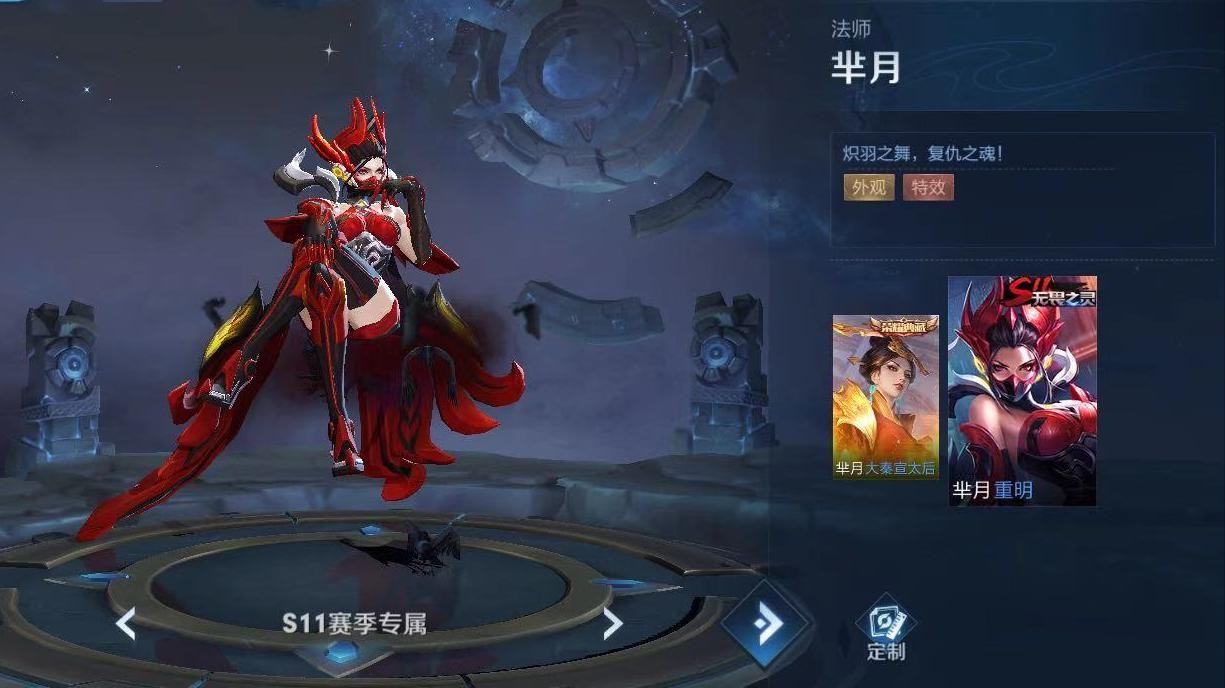Click the blue diamond arrow button
This screenshot has height=688, width=1225.
pyautogui.click(x=766, y=624)
